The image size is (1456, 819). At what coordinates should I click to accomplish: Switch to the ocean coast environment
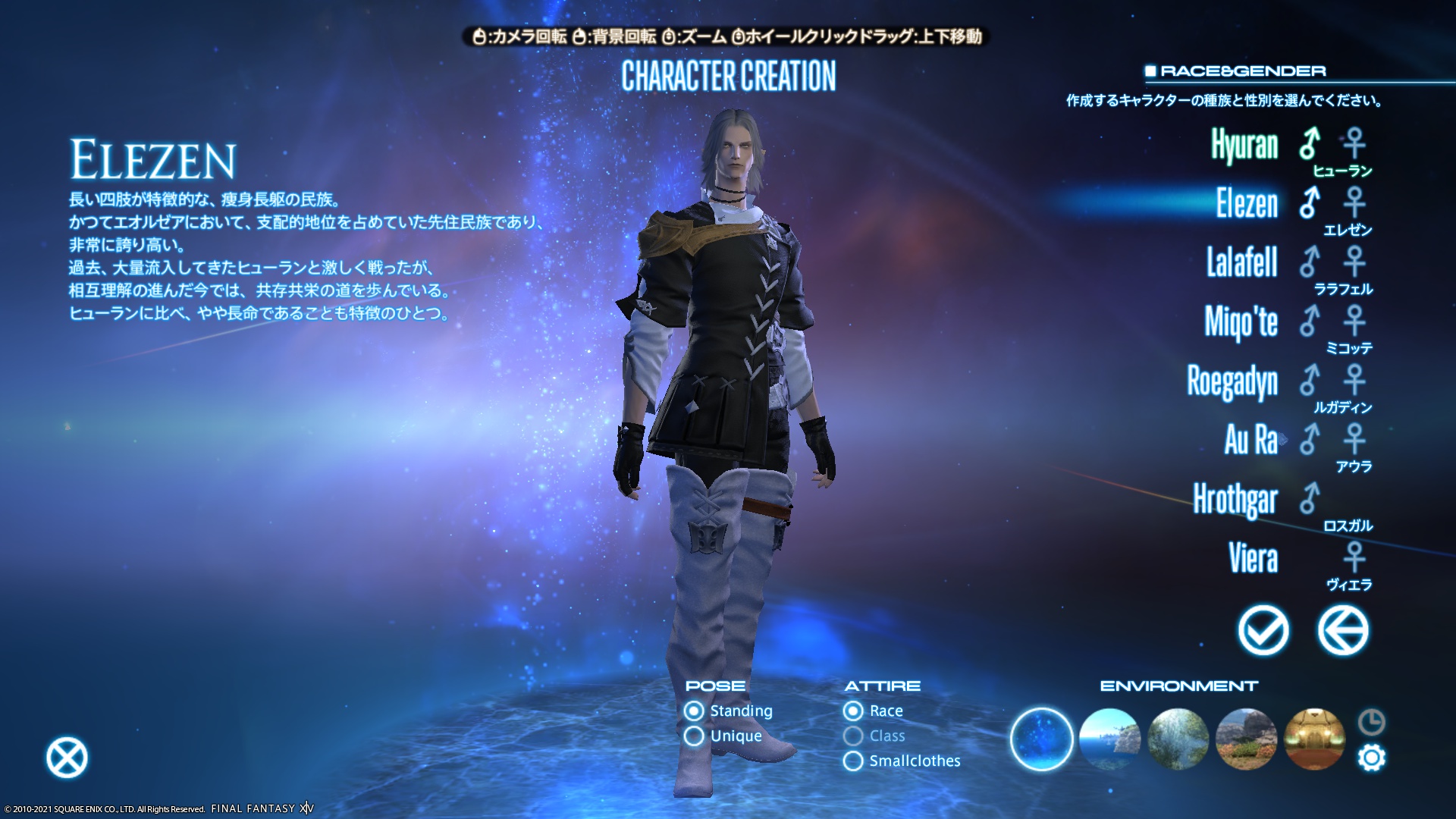tap(1109, 739)
